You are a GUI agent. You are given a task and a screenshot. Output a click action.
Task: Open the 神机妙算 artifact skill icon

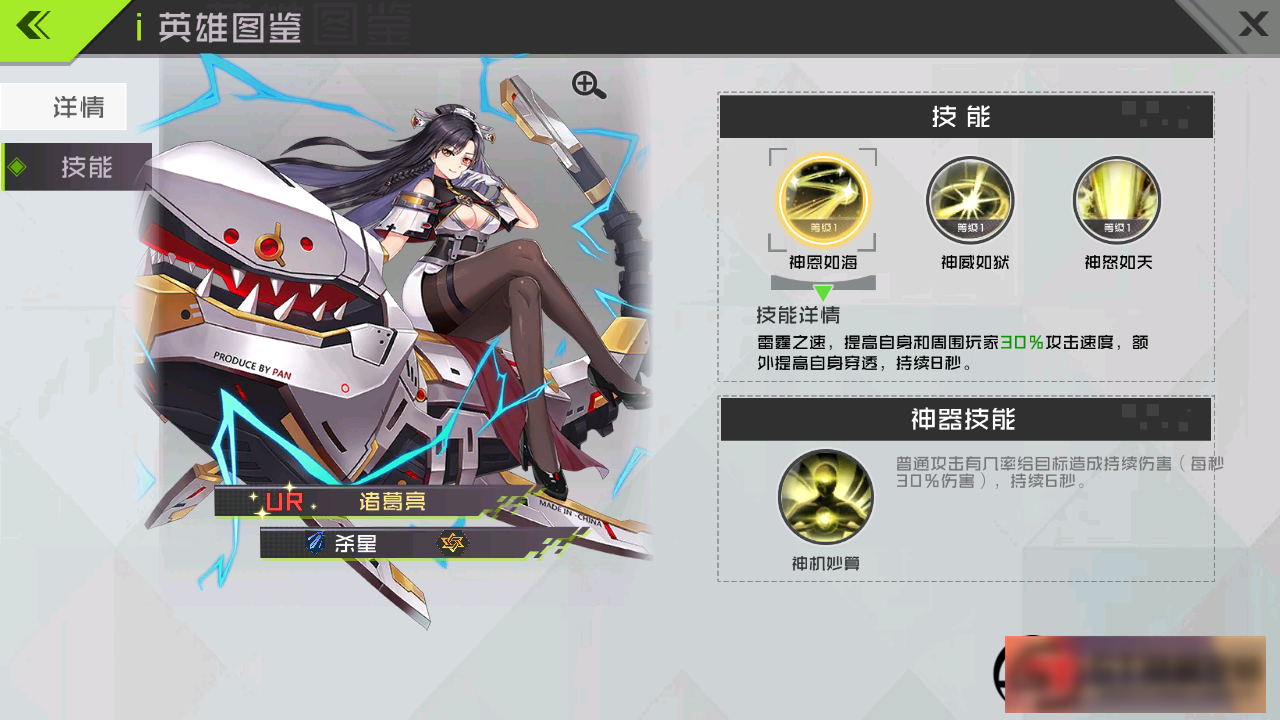click(825, 495)
